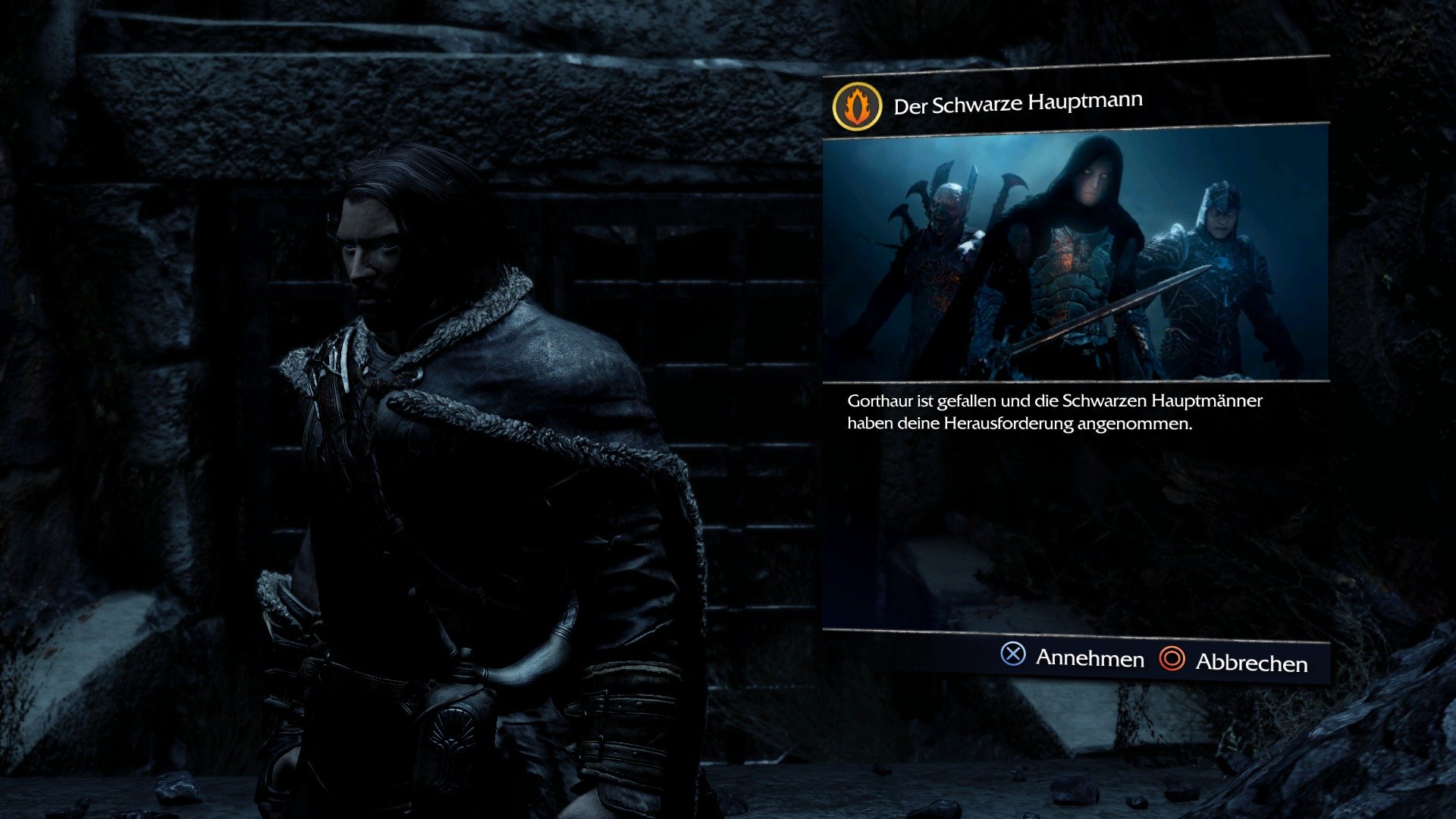Click the mission title Der Schwarze Hauptmann
The height and width of the screenshot is (819, 1456).
(1020, 103)
